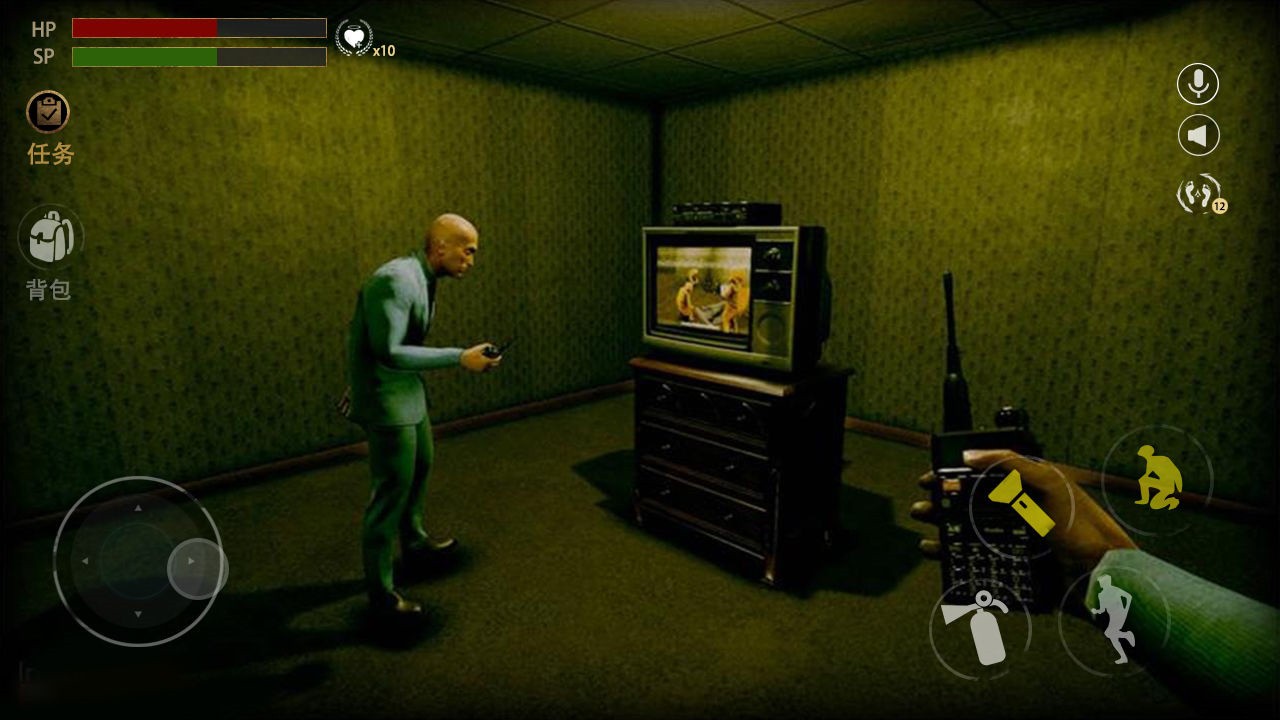Toggle the speaker sound button
The height and width of the screenshot is (720, 1280).
(x=1198, y=135)
